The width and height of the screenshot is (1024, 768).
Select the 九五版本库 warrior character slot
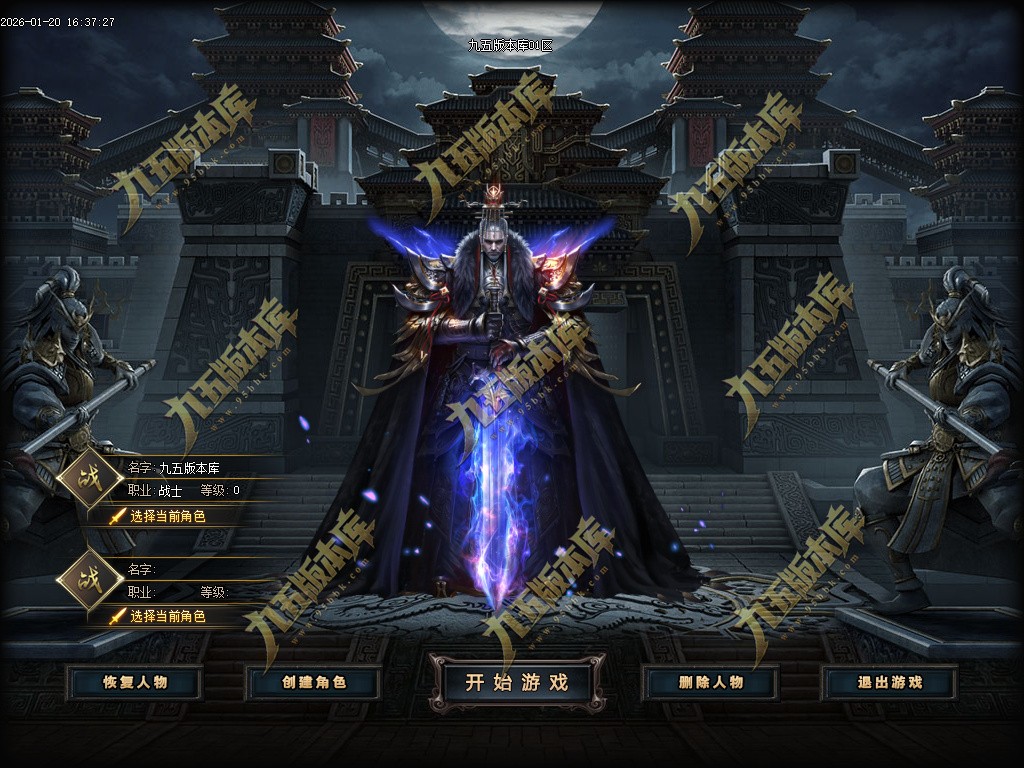point(167,516)
